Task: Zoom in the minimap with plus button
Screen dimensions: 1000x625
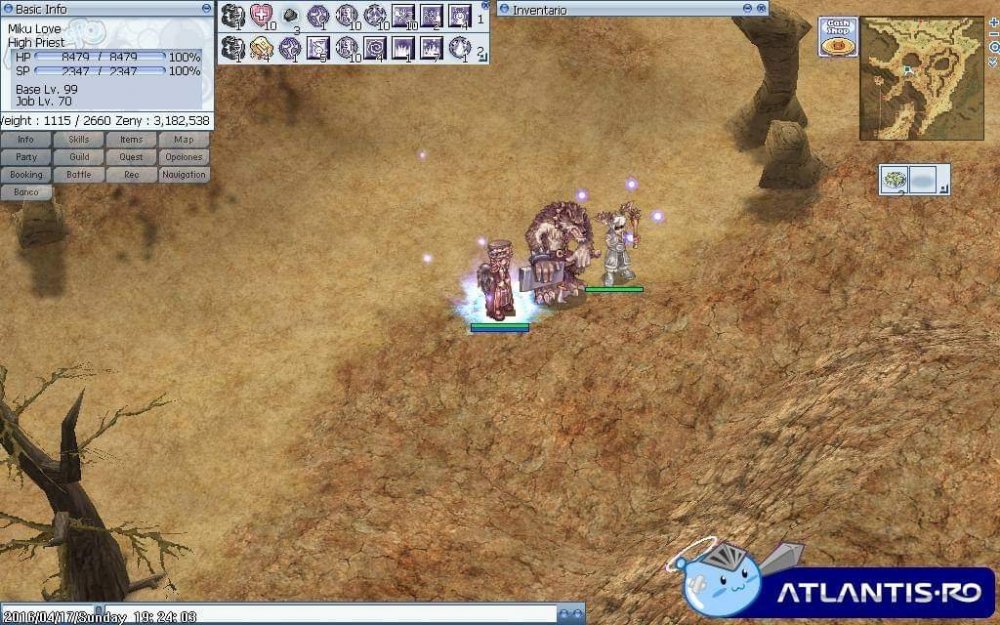Action: [x=992, y=22]
